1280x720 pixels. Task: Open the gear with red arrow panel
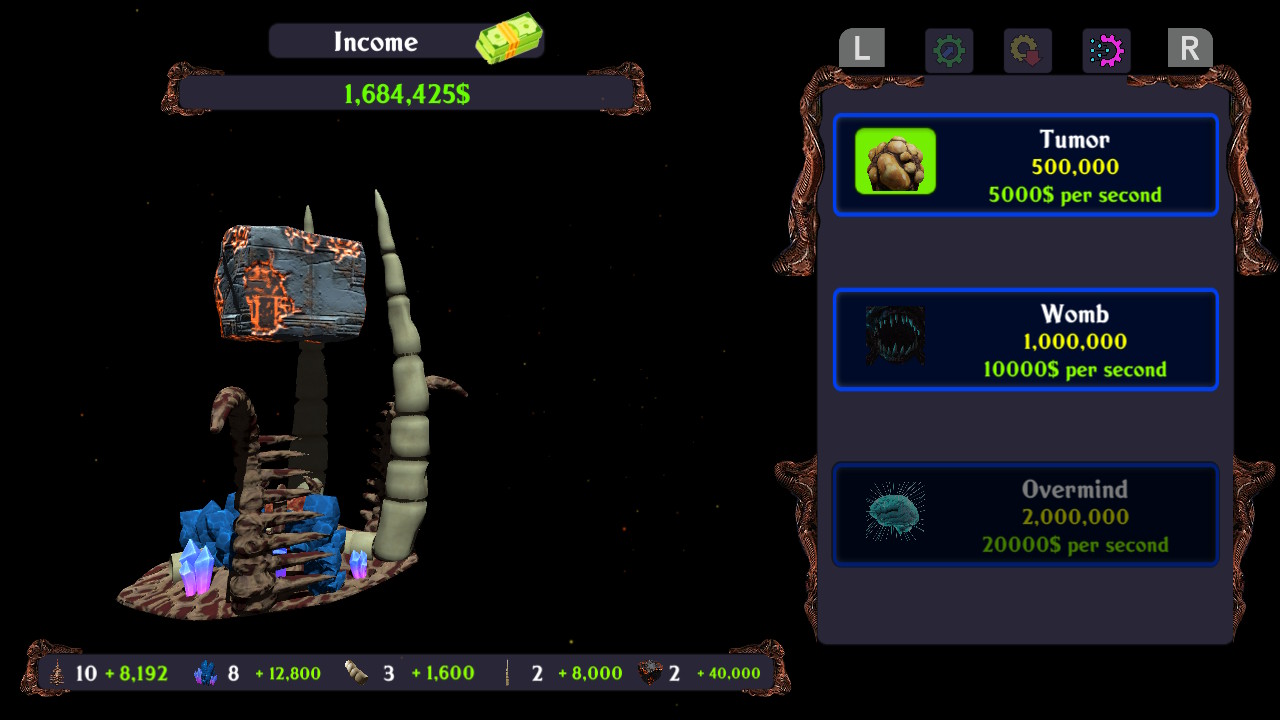click(1026, 51)
